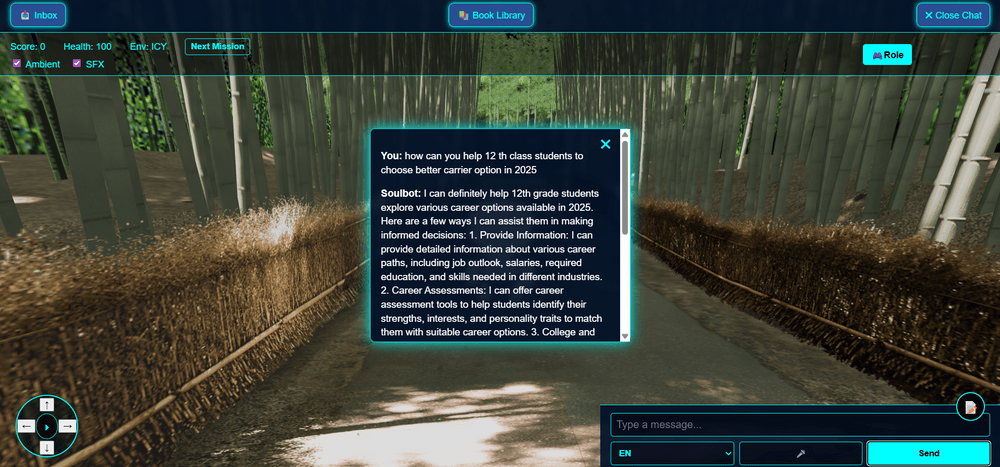Image resolution: width=1000 pixels, height=467 pixels.
Task: Close the Soulbot conversation popup
Action: click(605, 144)
